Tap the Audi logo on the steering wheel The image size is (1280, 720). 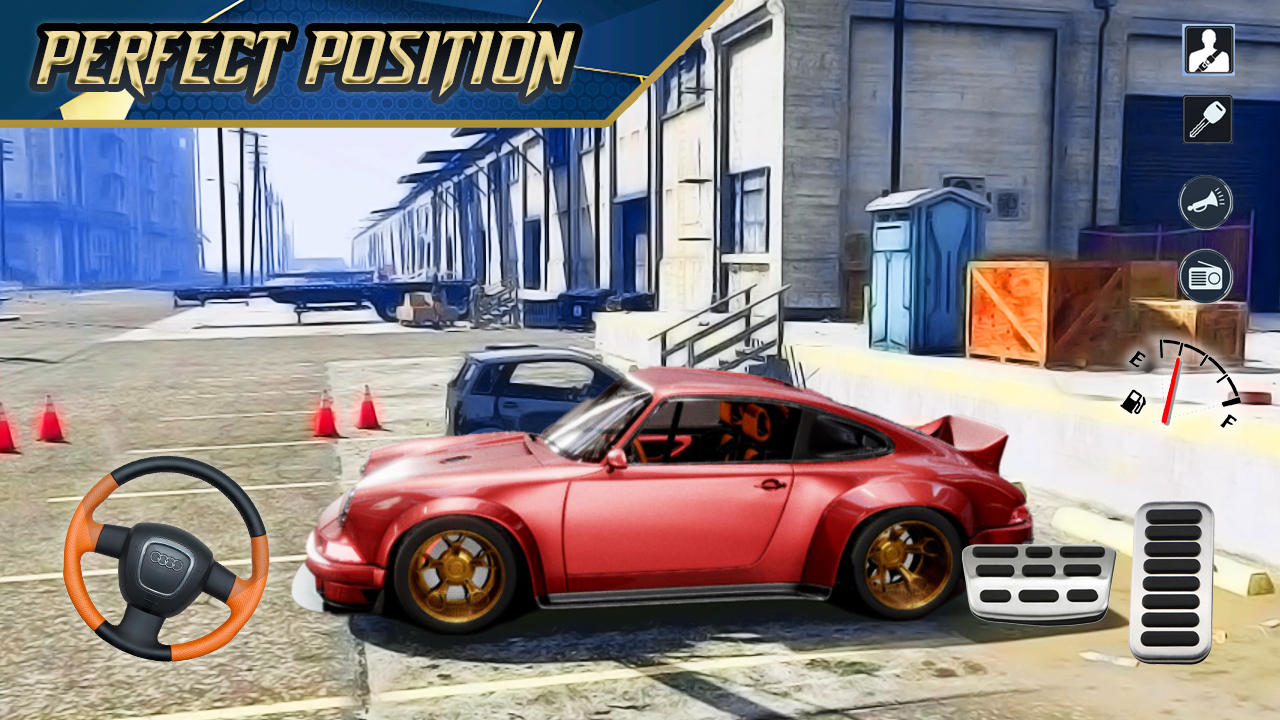pyautogui.click(x=163, y=561)
